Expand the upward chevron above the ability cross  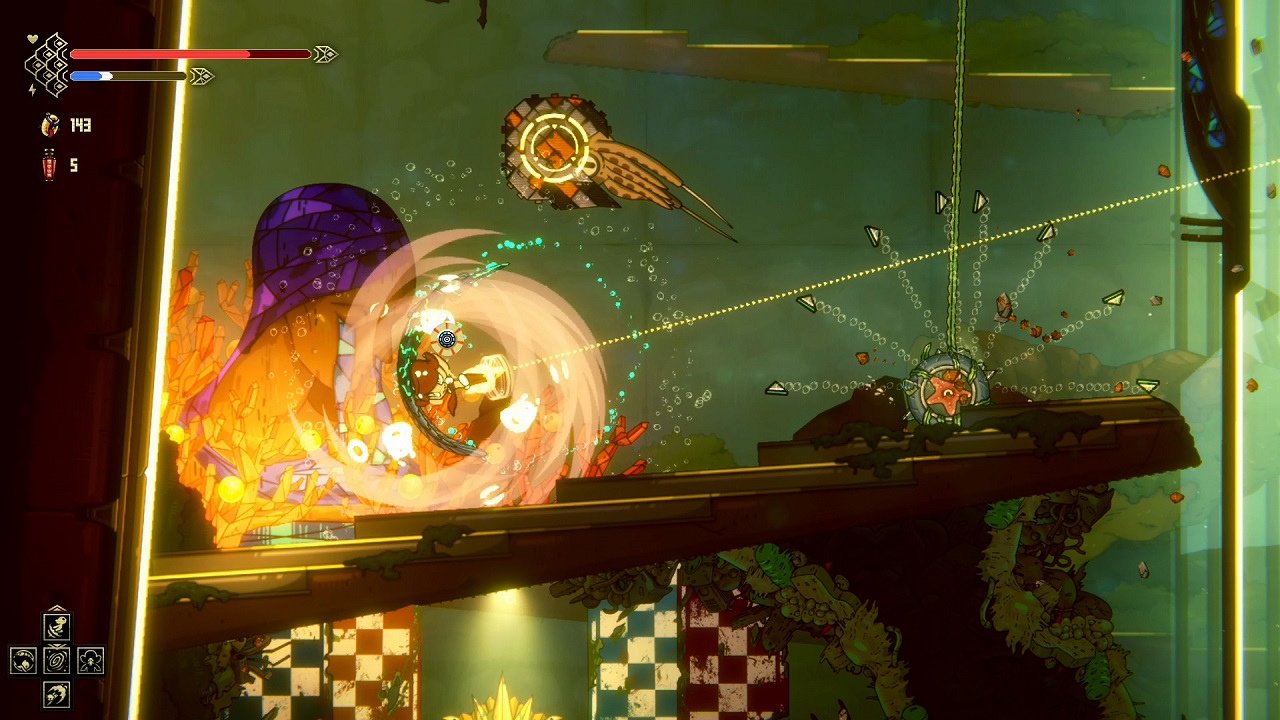pos(56,607)
